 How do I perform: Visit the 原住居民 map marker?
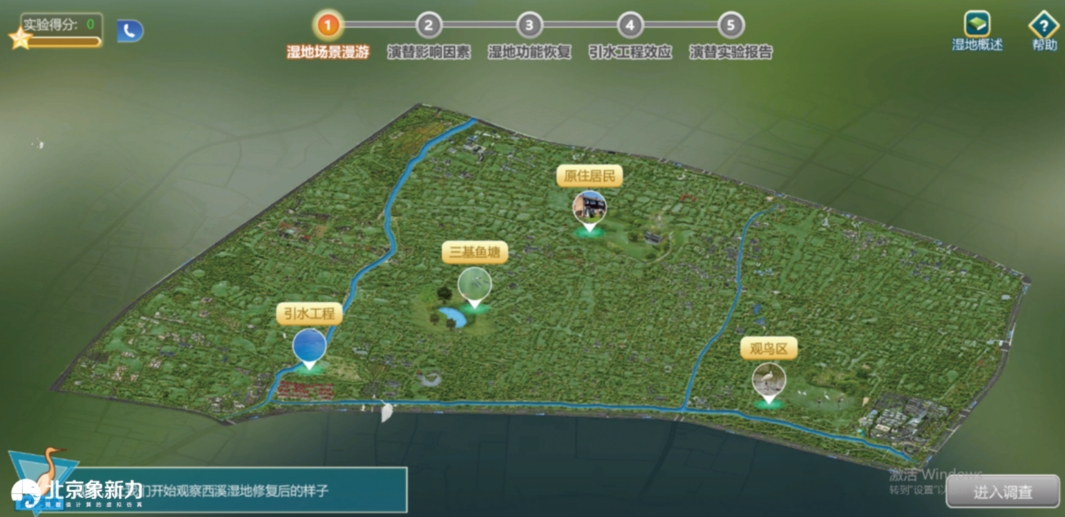pos(589,209)
